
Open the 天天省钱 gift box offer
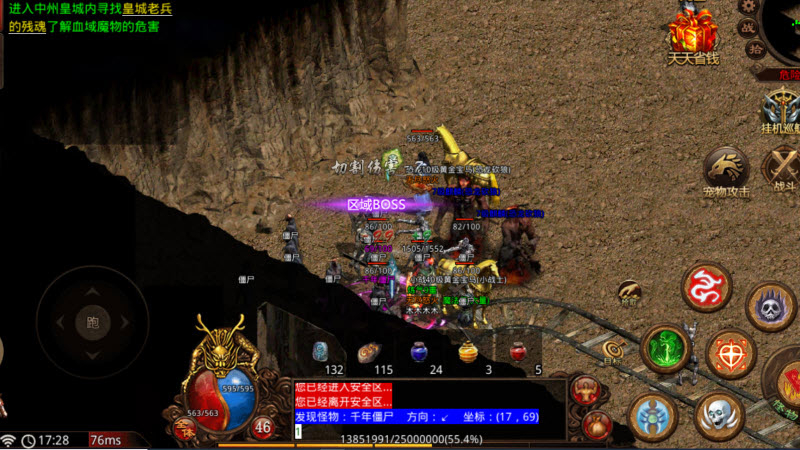click(692, 33)
